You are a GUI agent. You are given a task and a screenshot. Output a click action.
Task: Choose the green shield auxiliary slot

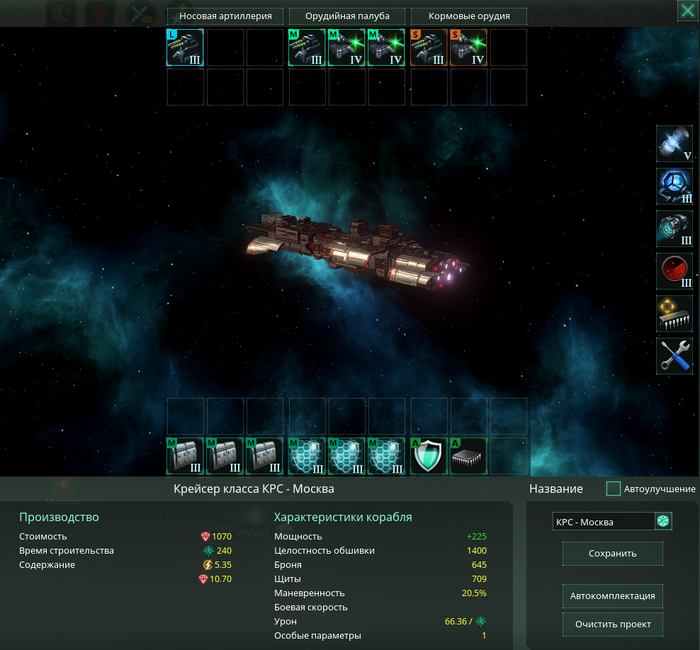pyautogui.click(x=429, y=456)
